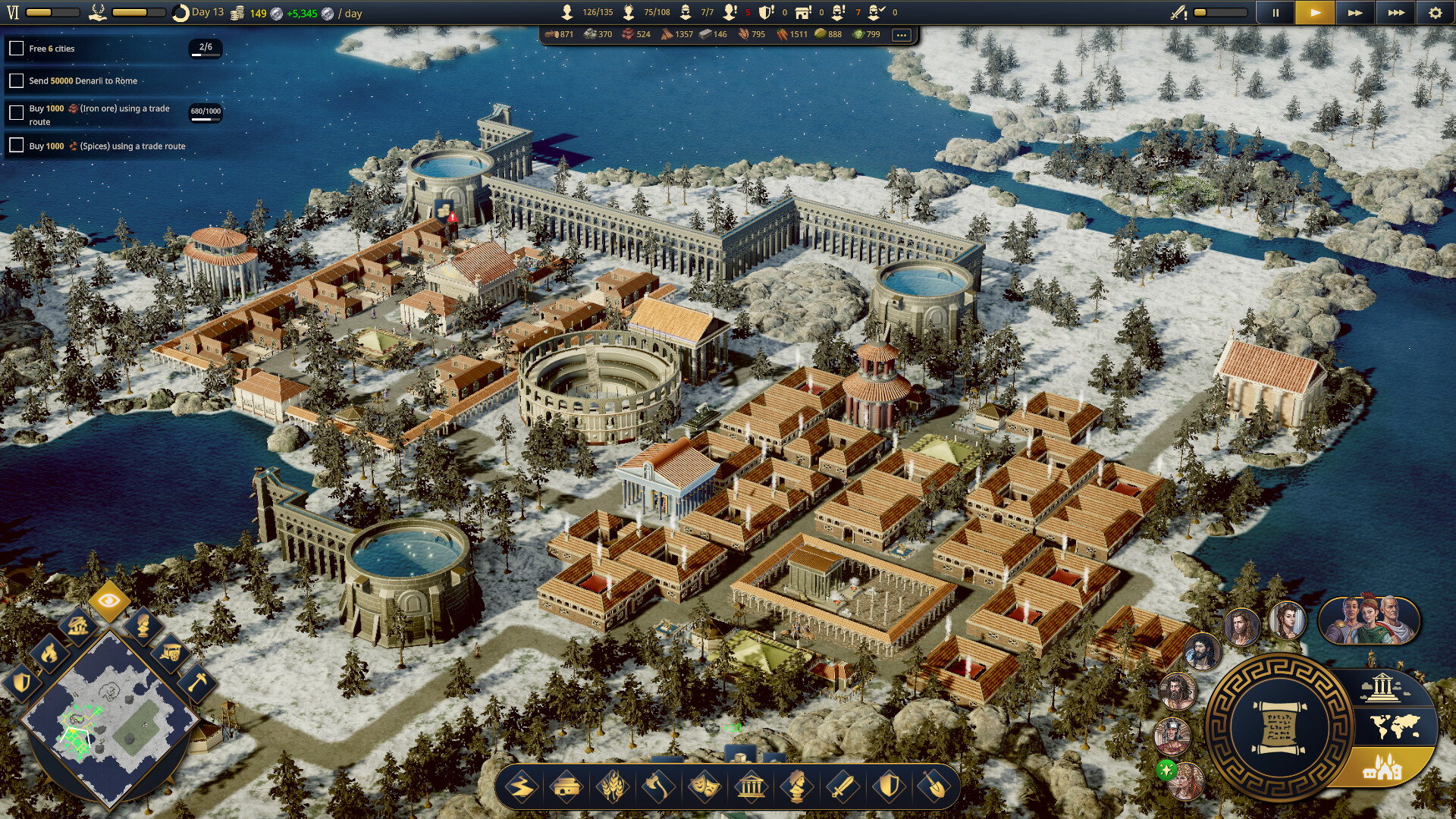Select the wheat farming build category
Screen dimensions: 1456x819
(613, 787)
